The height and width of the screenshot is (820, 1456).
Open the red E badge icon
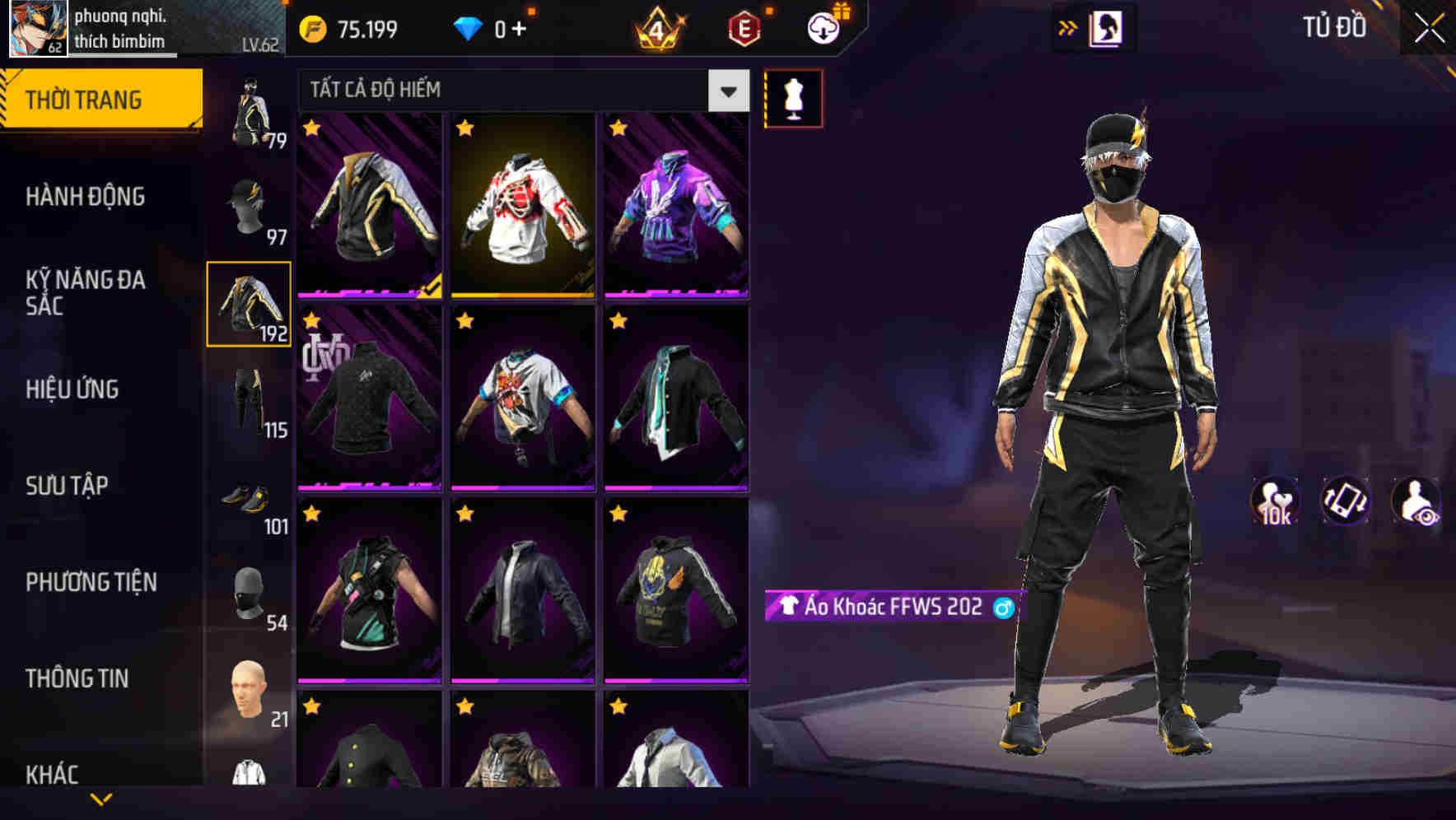[743, 28]
